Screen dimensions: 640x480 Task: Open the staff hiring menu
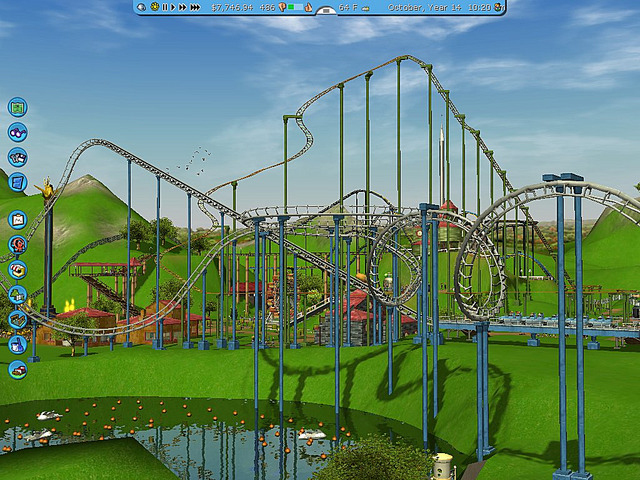17,344
